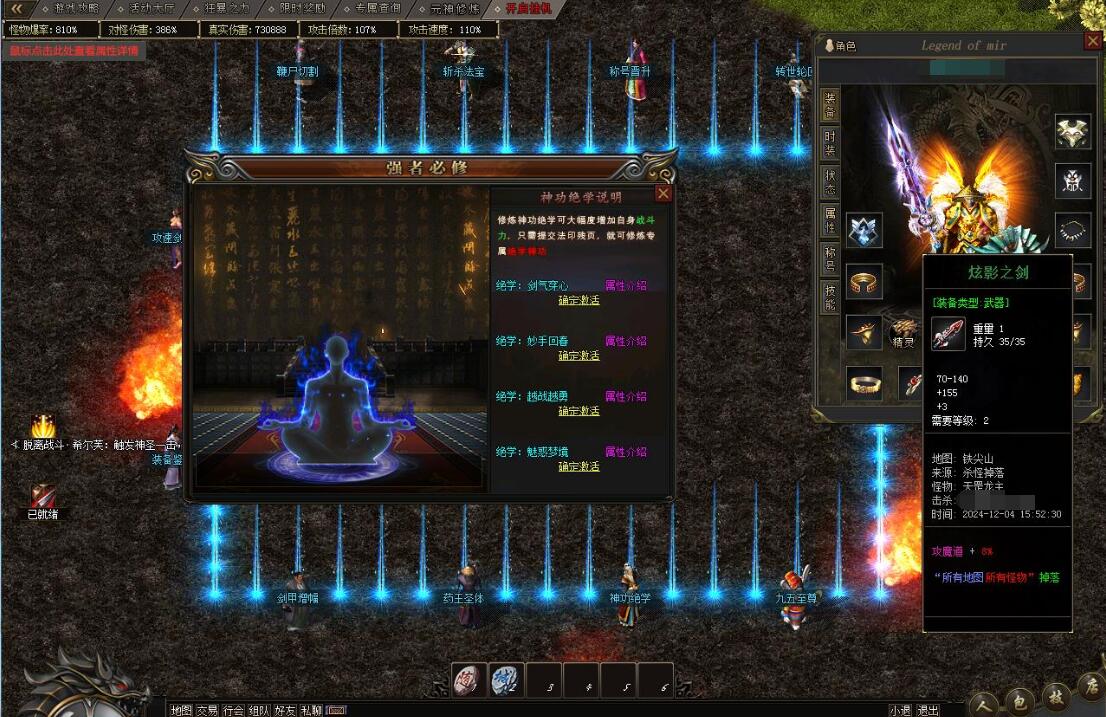Confirm activation of 剑气穿心 skill
This screenshot has width=1106, height=717.
(579, 300)
